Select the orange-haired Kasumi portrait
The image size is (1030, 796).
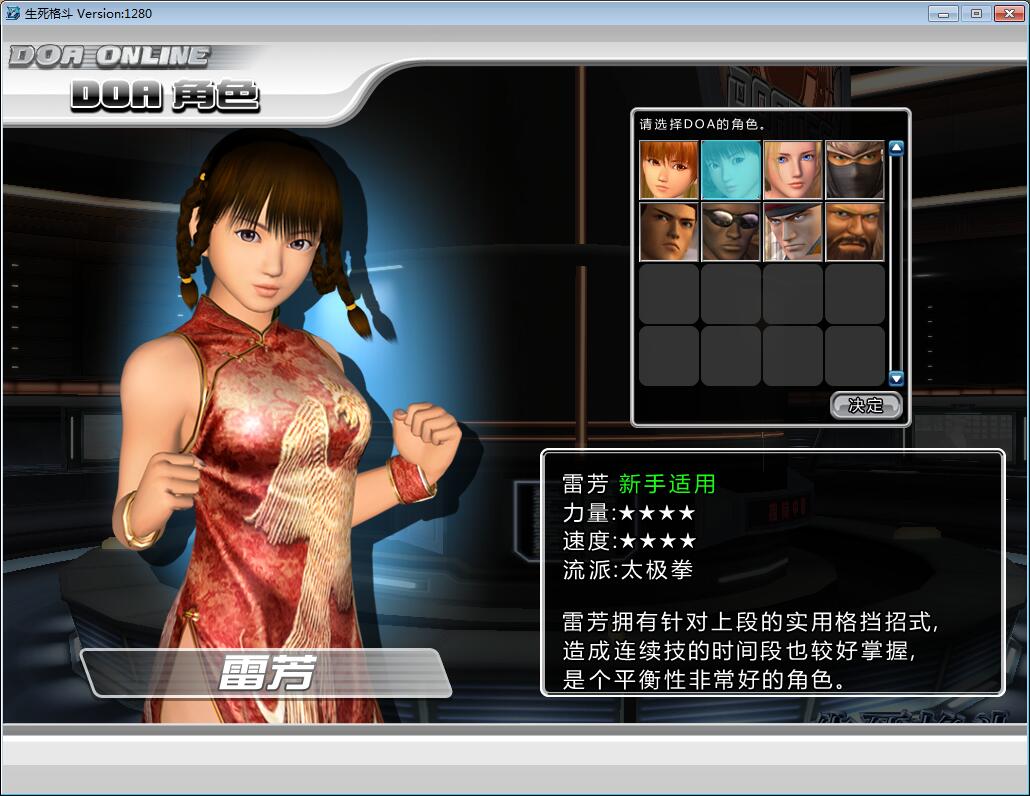pos(669,170)
